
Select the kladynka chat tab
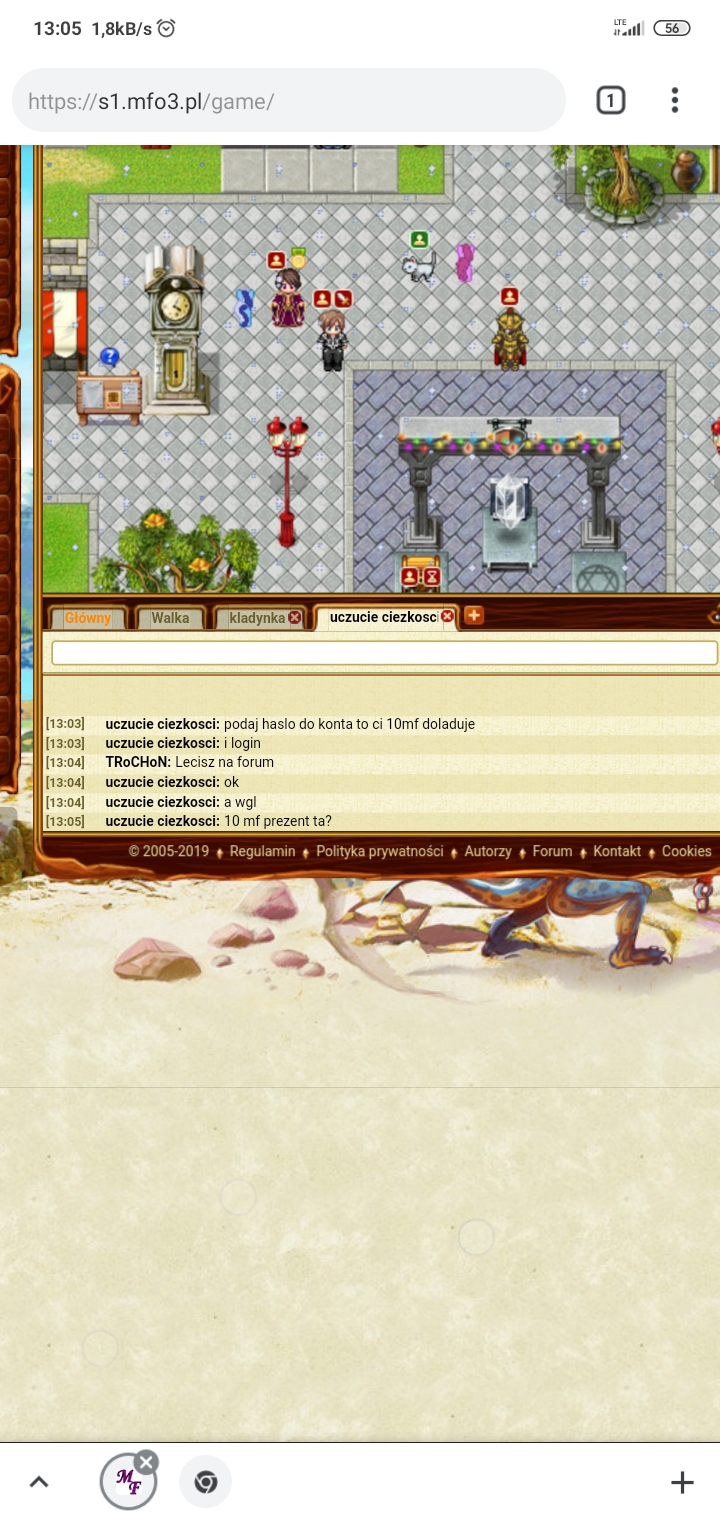point(256,618)
